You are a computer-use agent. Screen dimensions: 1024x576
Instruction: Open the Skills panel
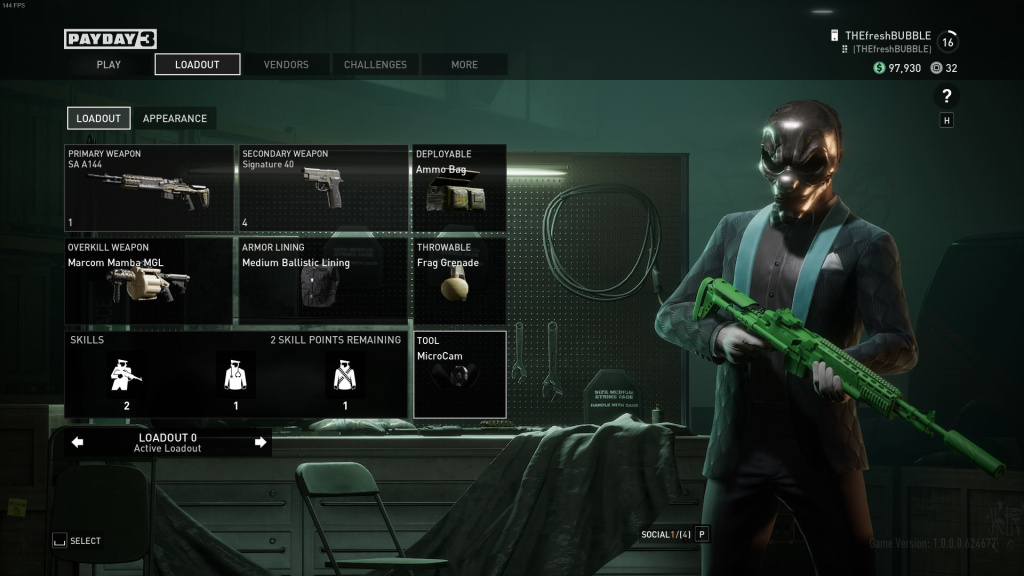[x=236, y=374]
